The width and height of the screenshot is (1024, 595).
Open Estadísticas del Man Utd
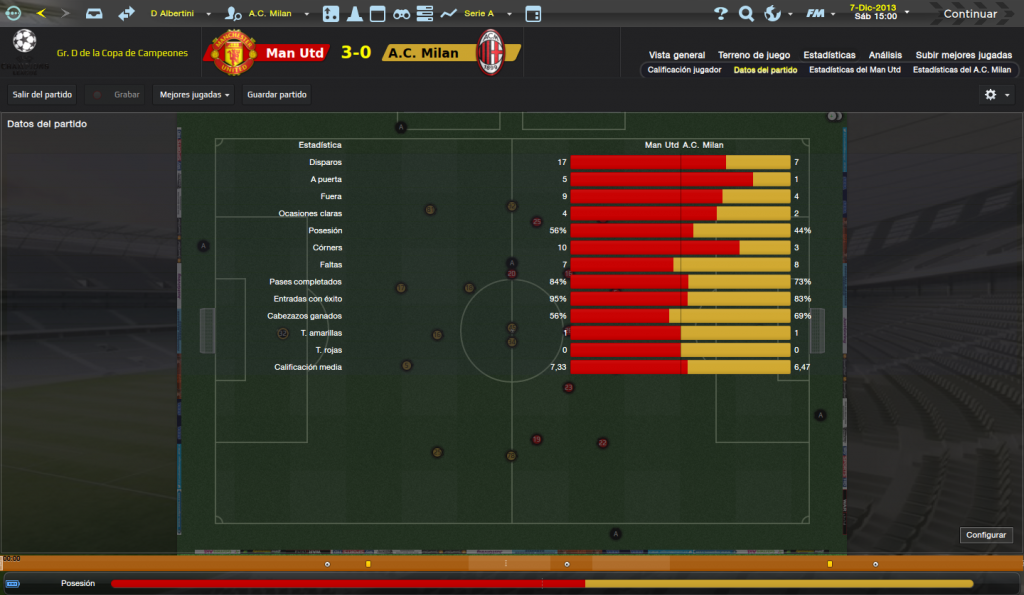tap(855, 70)
